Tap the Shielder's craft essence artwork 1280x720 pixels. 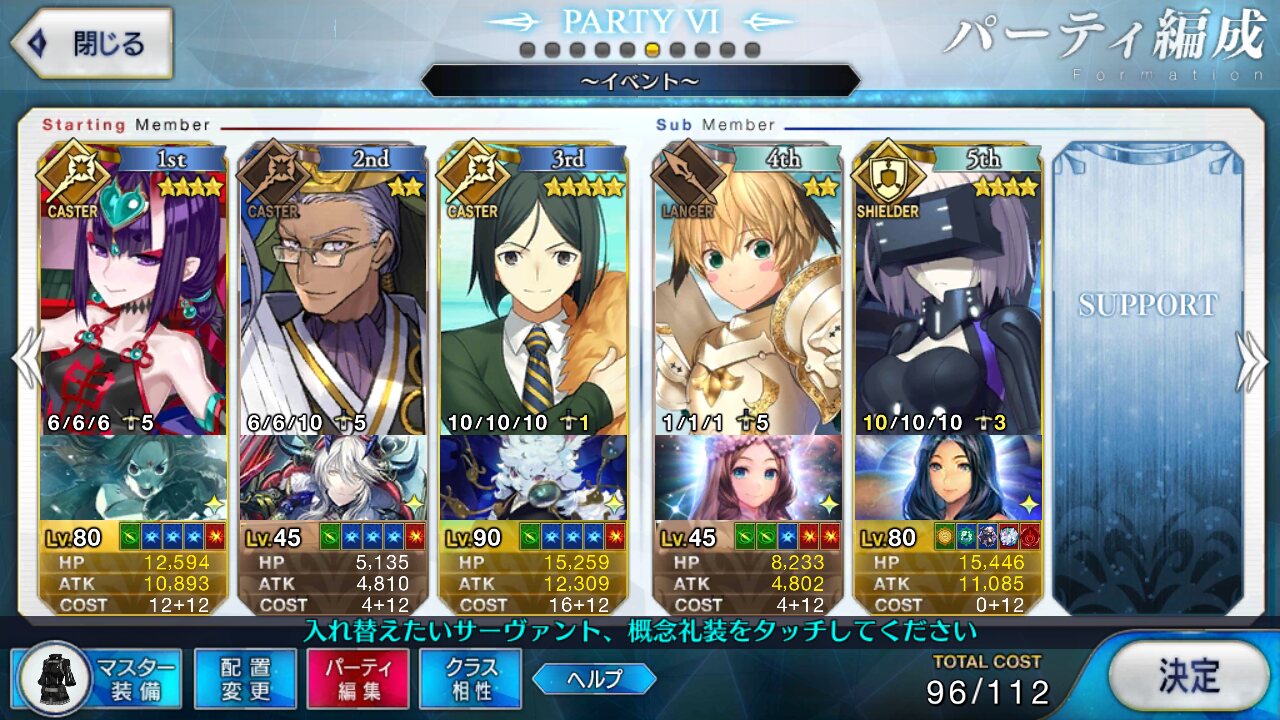pos(947,478)
